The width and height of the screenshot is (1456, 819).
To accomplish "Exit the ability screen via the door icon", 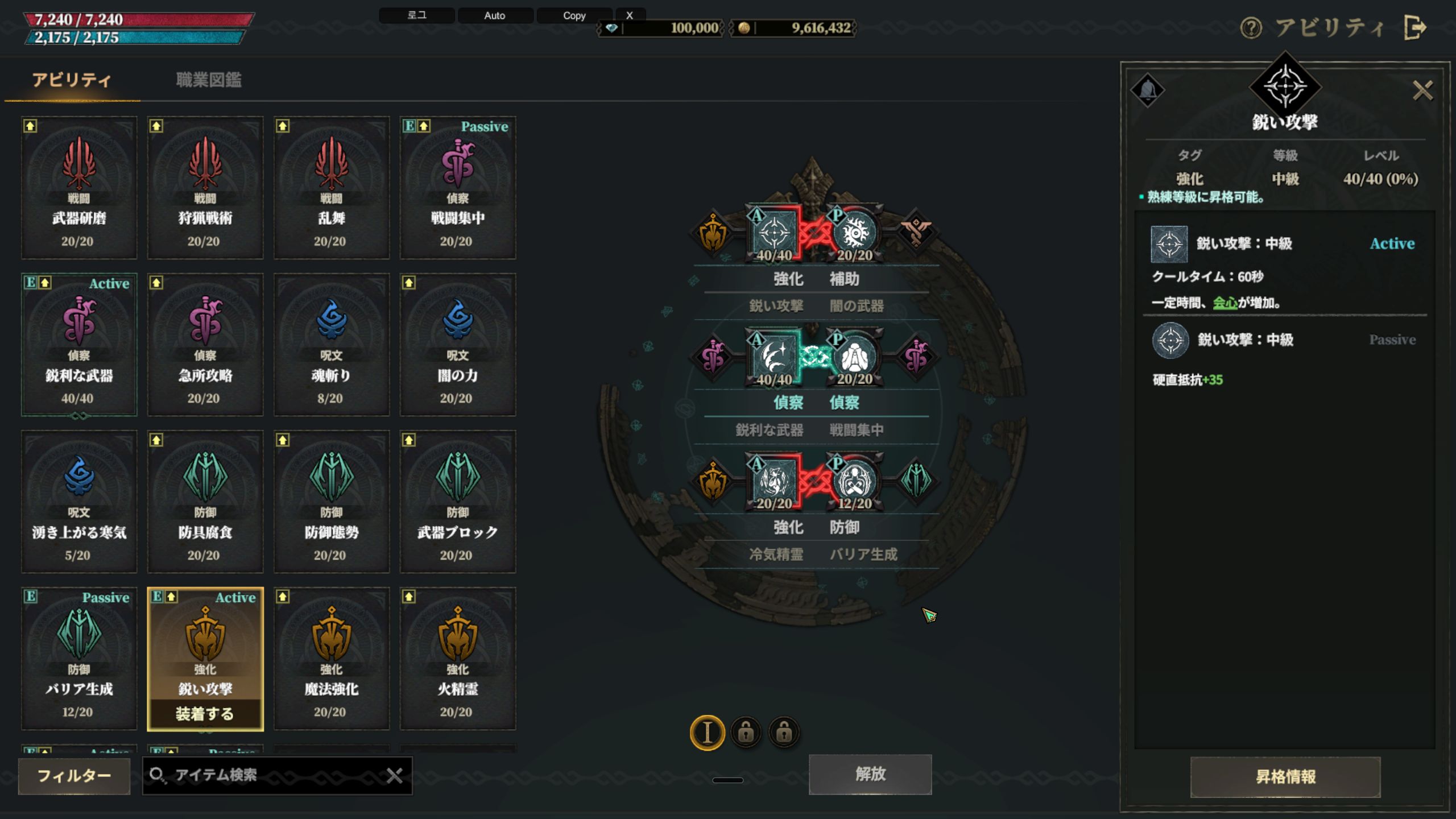I will point(1415,28).
